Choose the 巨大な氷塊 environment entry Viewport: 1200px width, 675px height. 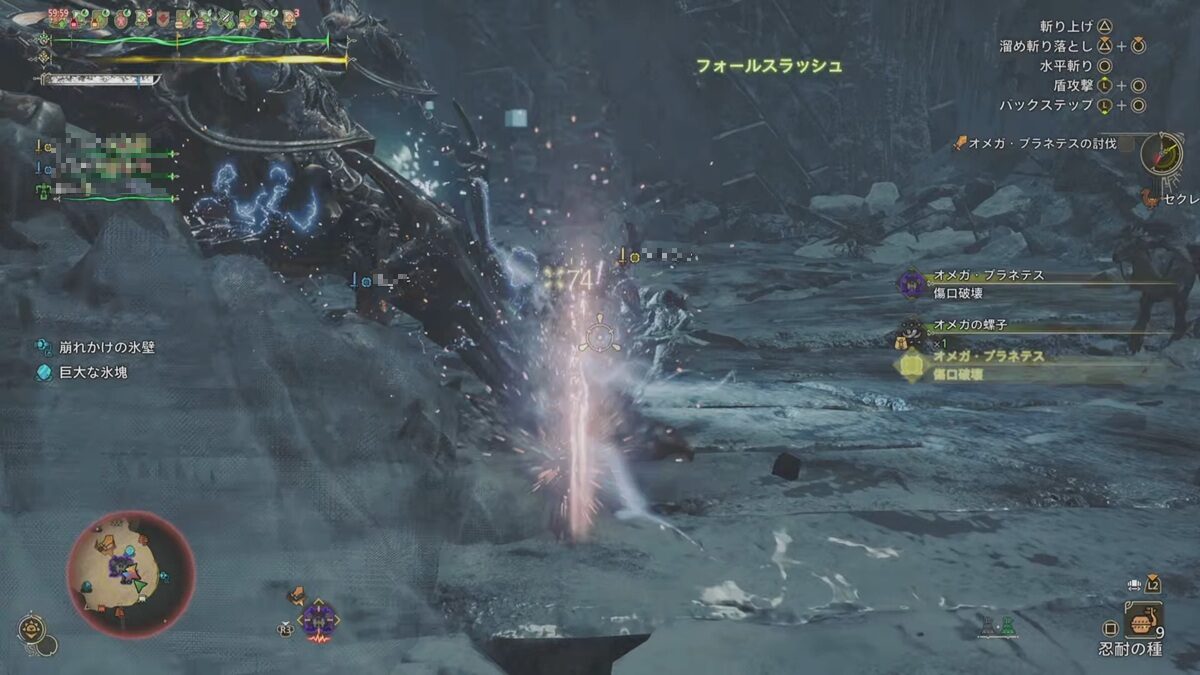(93, 373)
